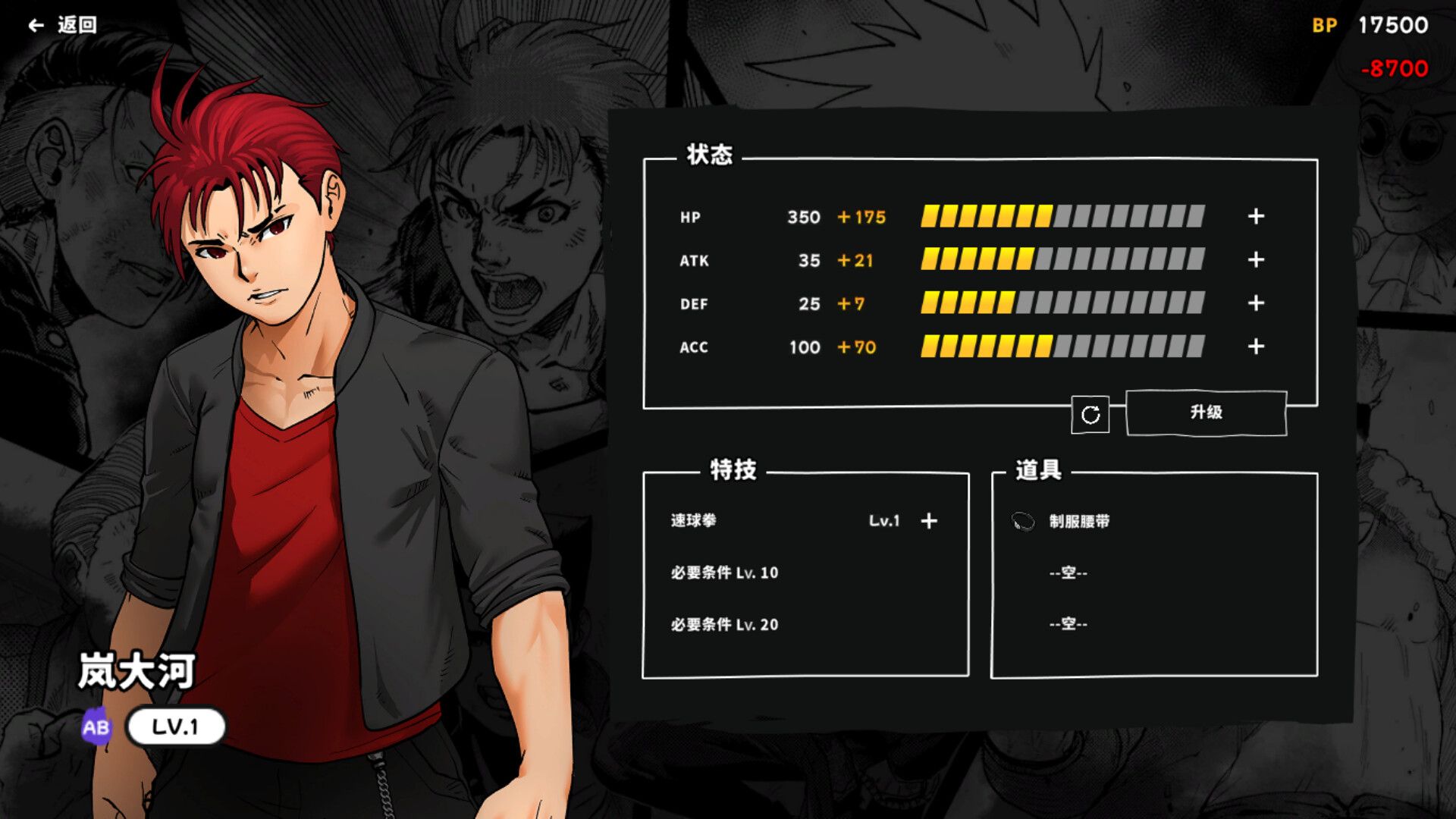
Task: Select the first empty 道具 slot labeled --空--
Action: tap(1069, 573)
